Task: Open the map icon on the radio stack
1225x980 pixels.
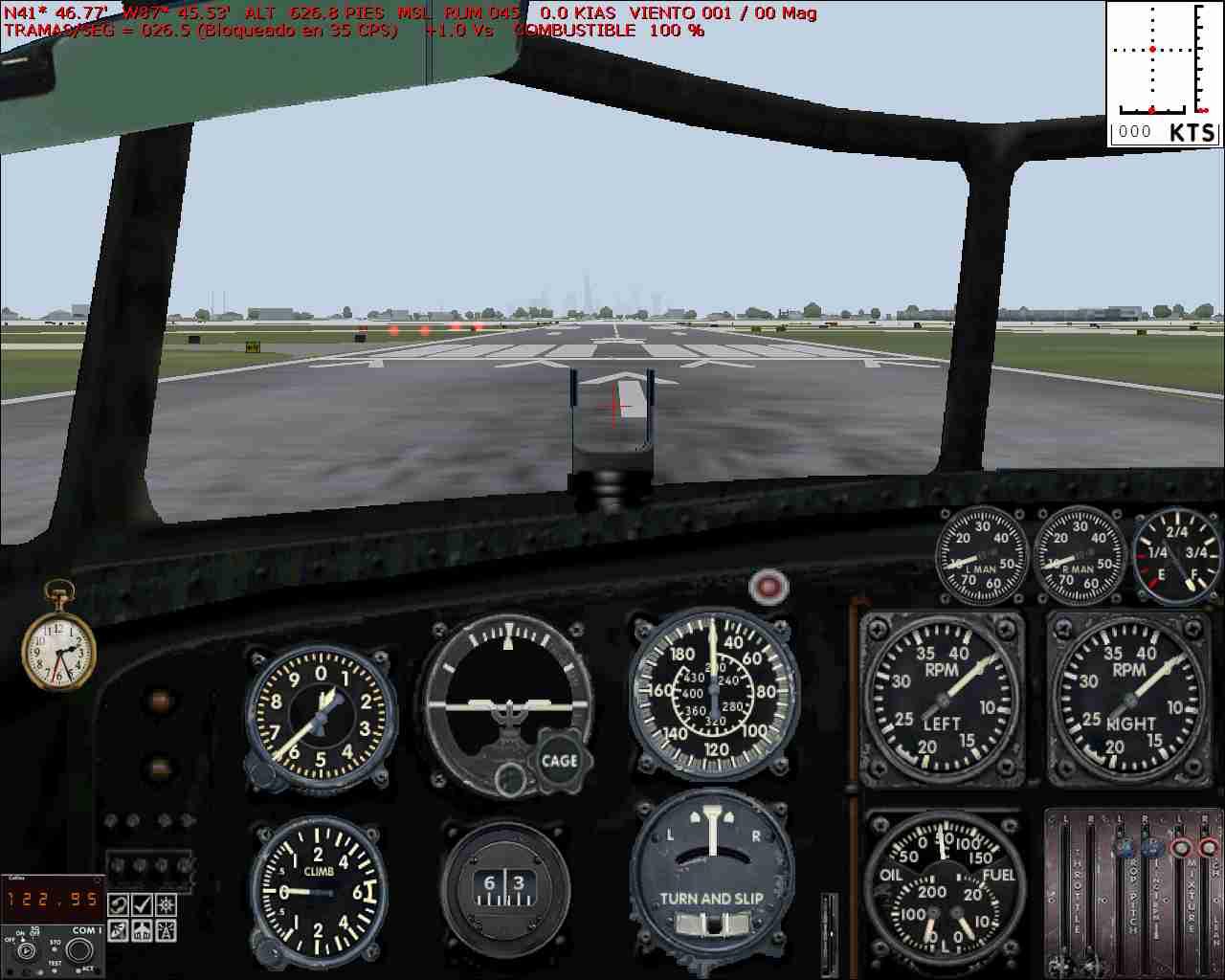Action: coord(118,906)
